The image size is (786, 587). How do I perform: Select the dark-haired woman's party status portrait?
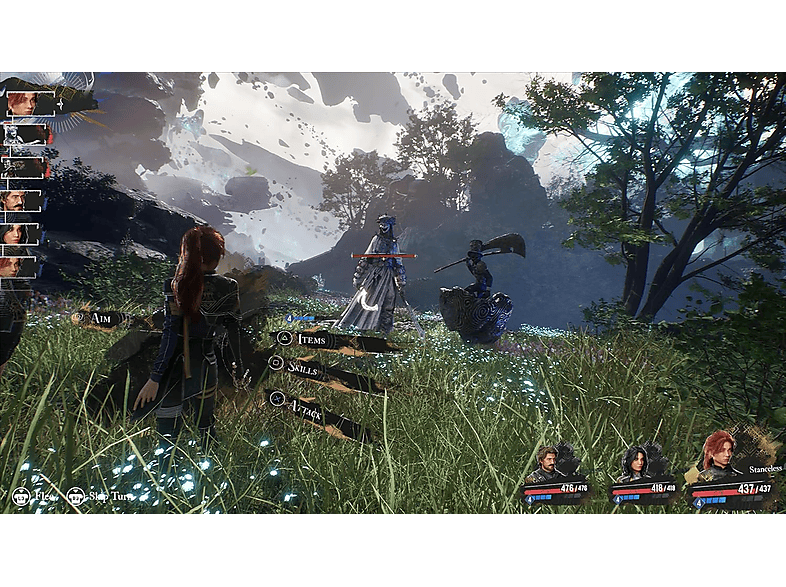tap(635, 463)
